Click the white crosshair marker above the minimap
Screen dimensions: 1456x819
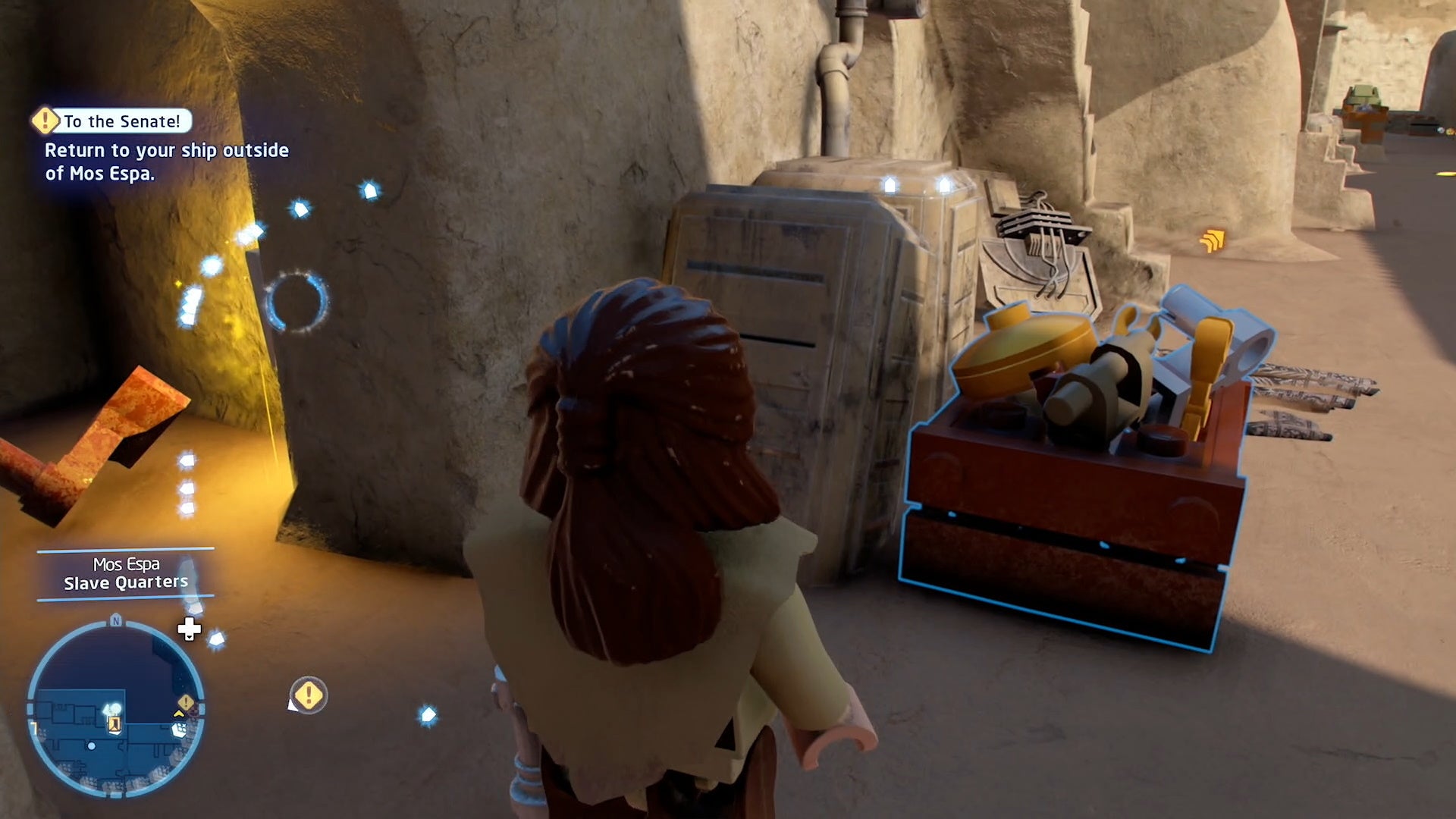(189, 629)
